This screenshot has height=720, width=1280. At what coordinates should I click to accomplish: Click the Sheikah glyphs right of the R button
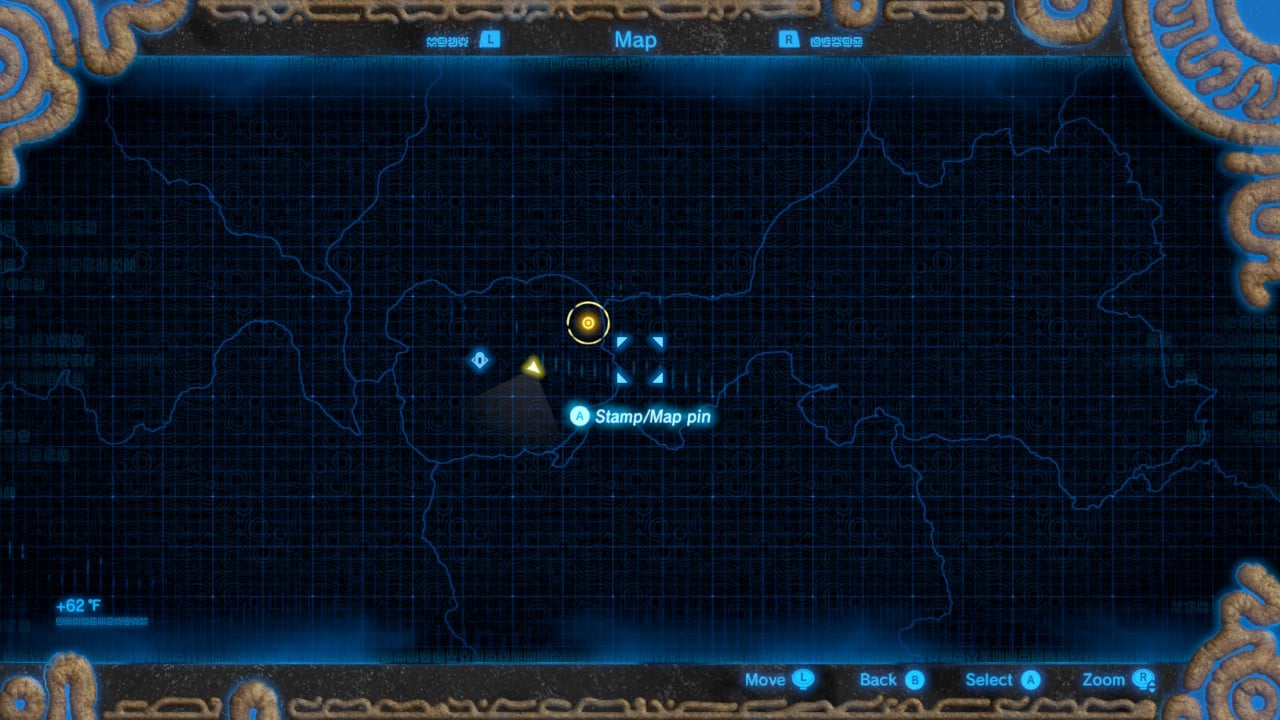(836, 39)
